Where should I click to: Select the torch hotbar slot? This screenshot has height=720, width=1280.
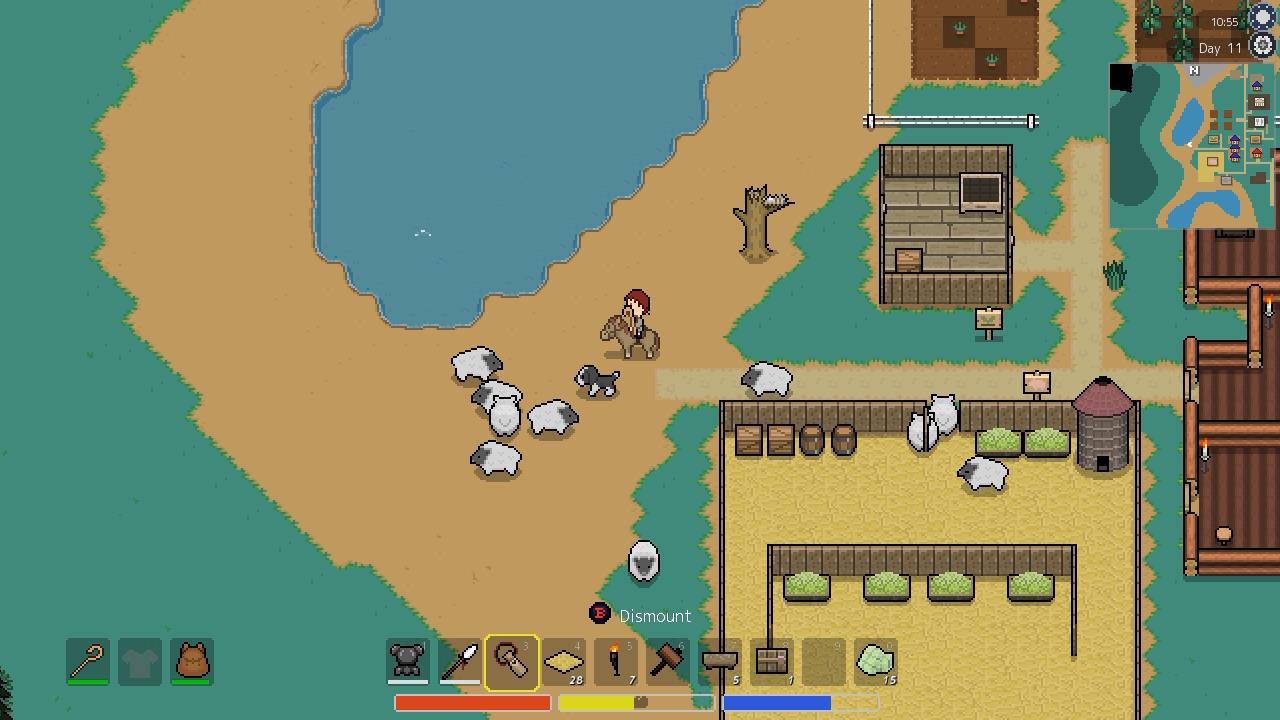coord(616,661)
